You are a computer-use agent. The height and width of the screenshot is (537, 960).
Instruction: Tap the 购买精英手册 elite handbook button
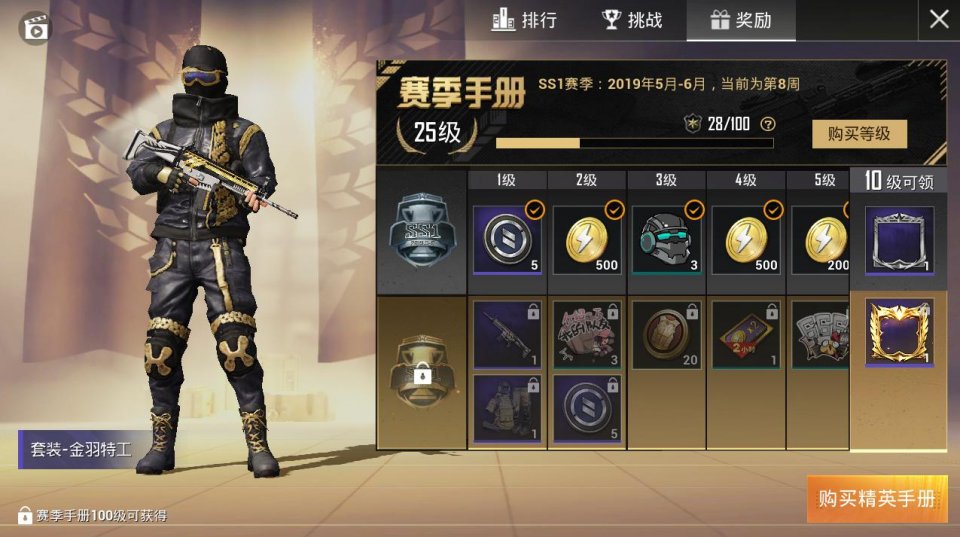[876, 498]
